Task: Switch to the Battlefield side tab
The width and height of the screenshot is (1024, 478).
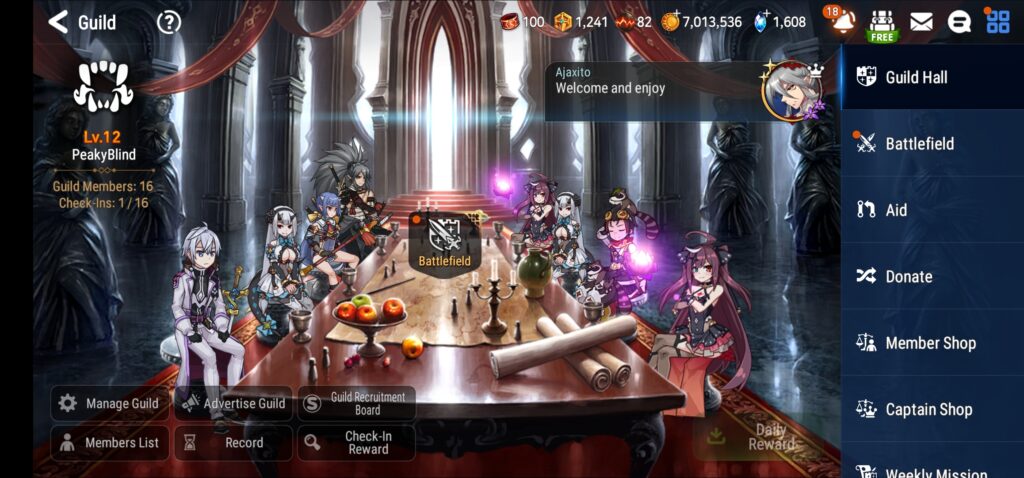Action: tap(932, 143)
